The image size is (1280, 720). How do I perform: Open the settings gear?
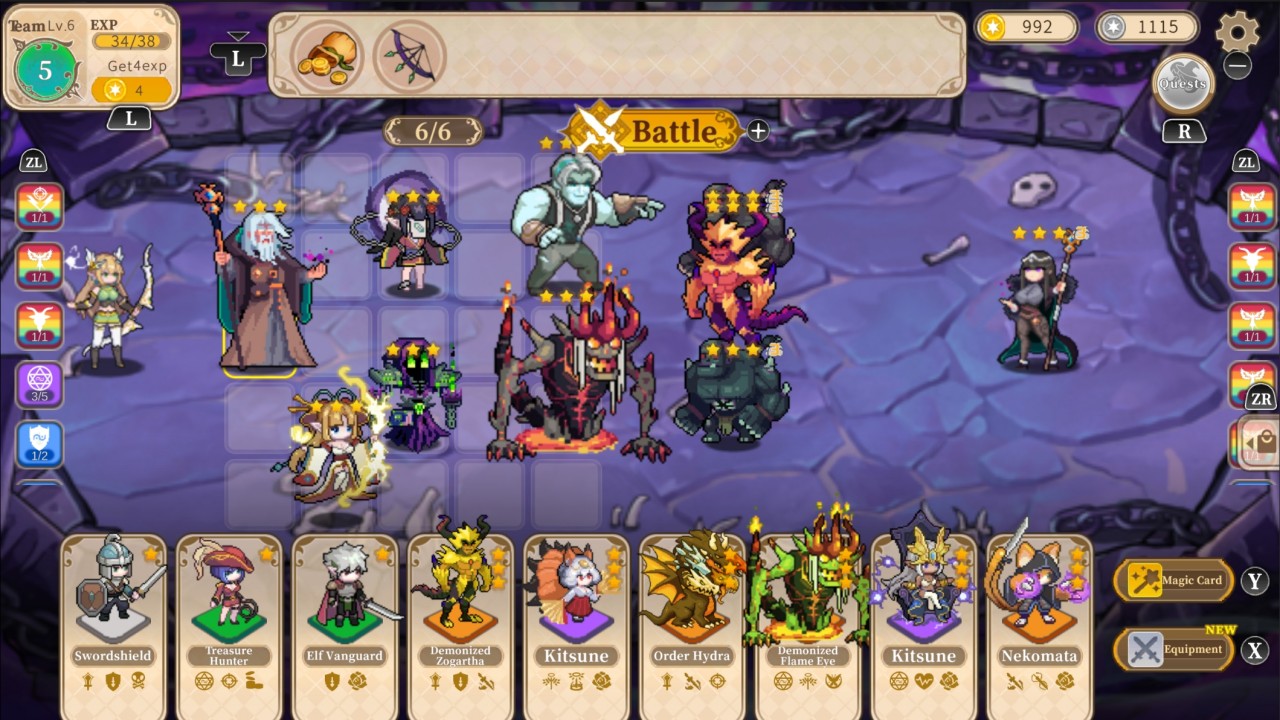[x=1238, y=31]
